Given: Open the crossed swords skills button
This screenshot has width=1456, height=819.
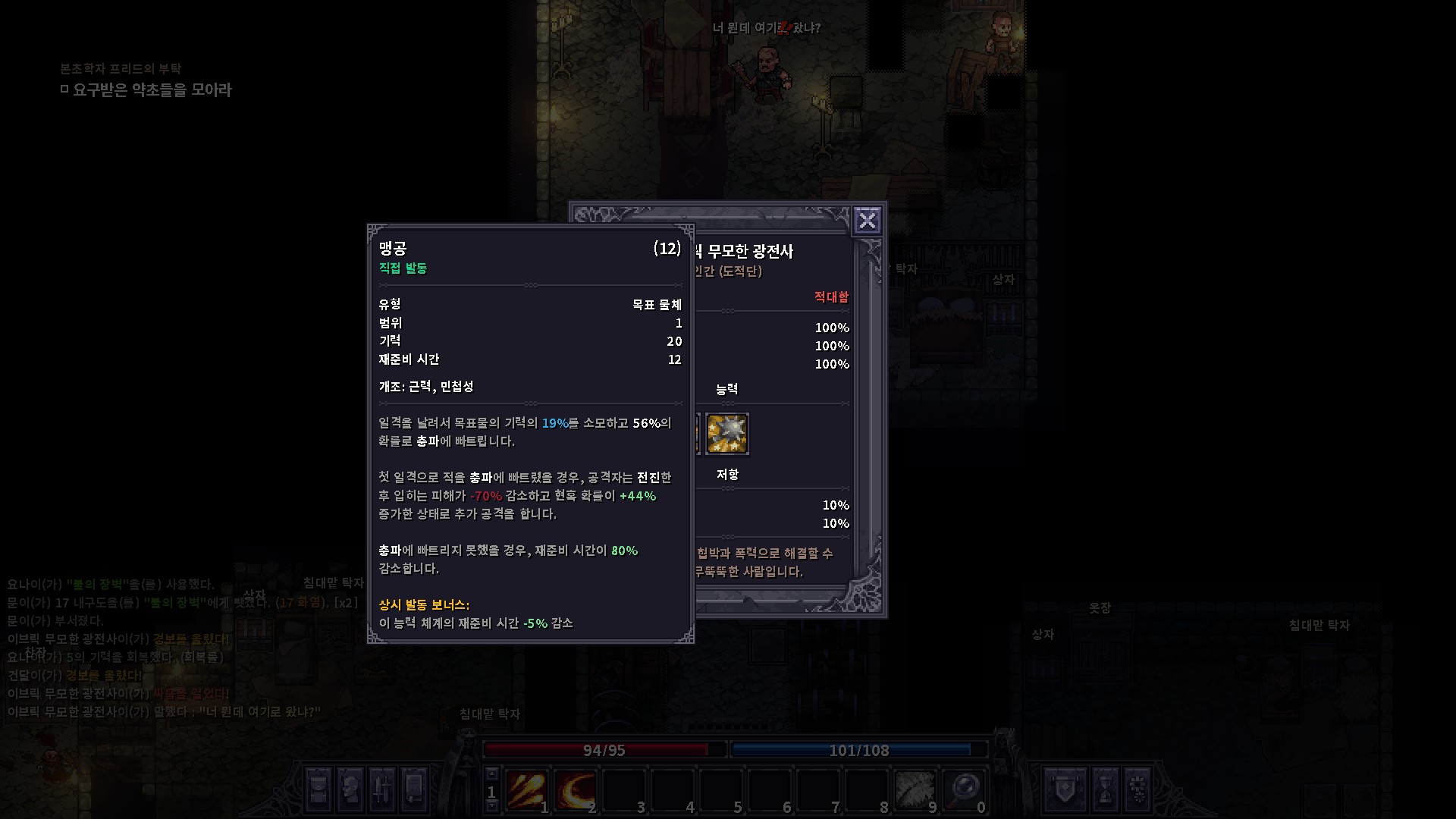Looking at the screenshot, I should click(x=382, y=789).
